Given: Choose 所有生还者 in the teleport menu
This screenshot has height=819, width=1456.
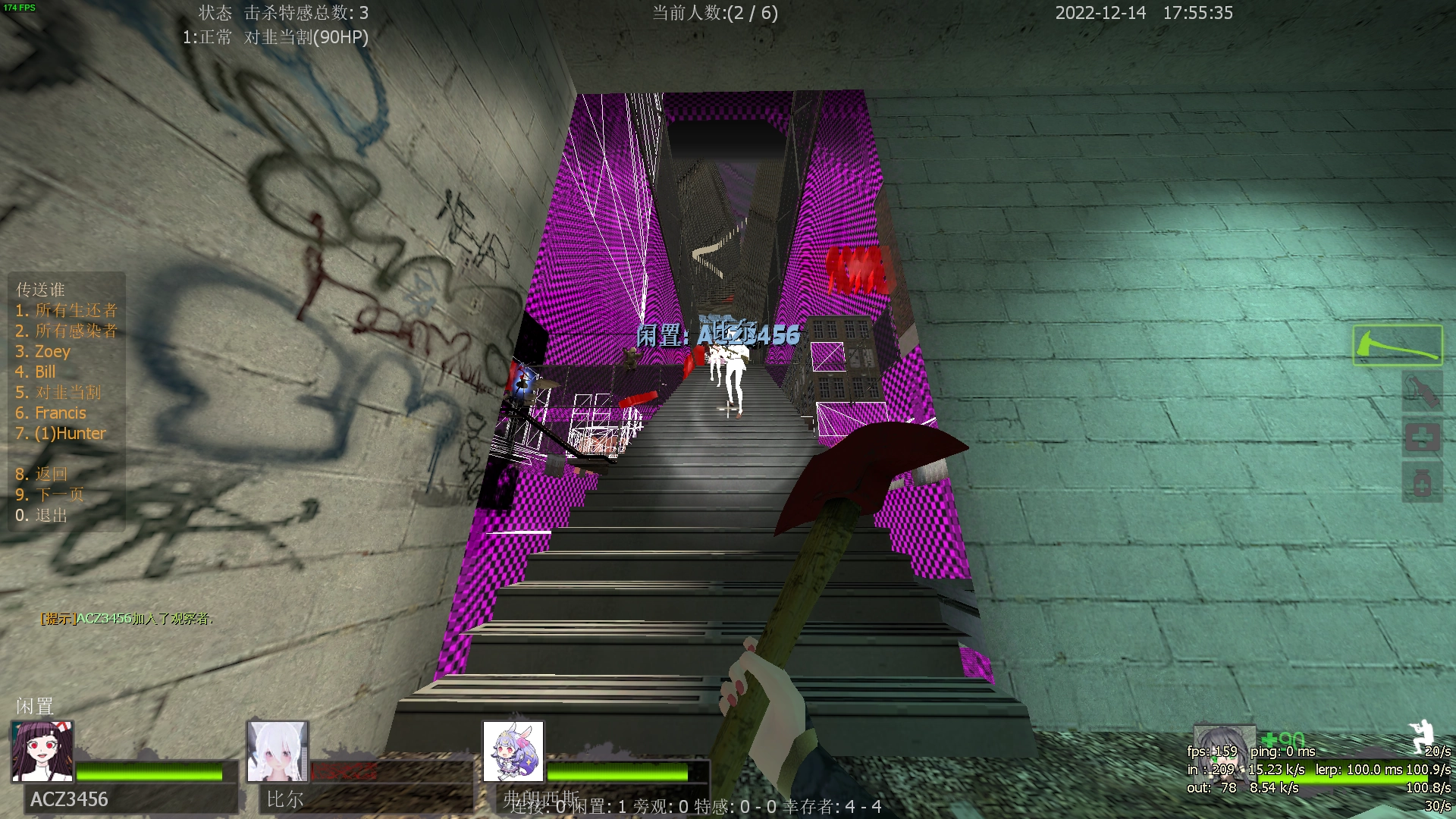Looking at the screenshot, I should tap(67, 310).
